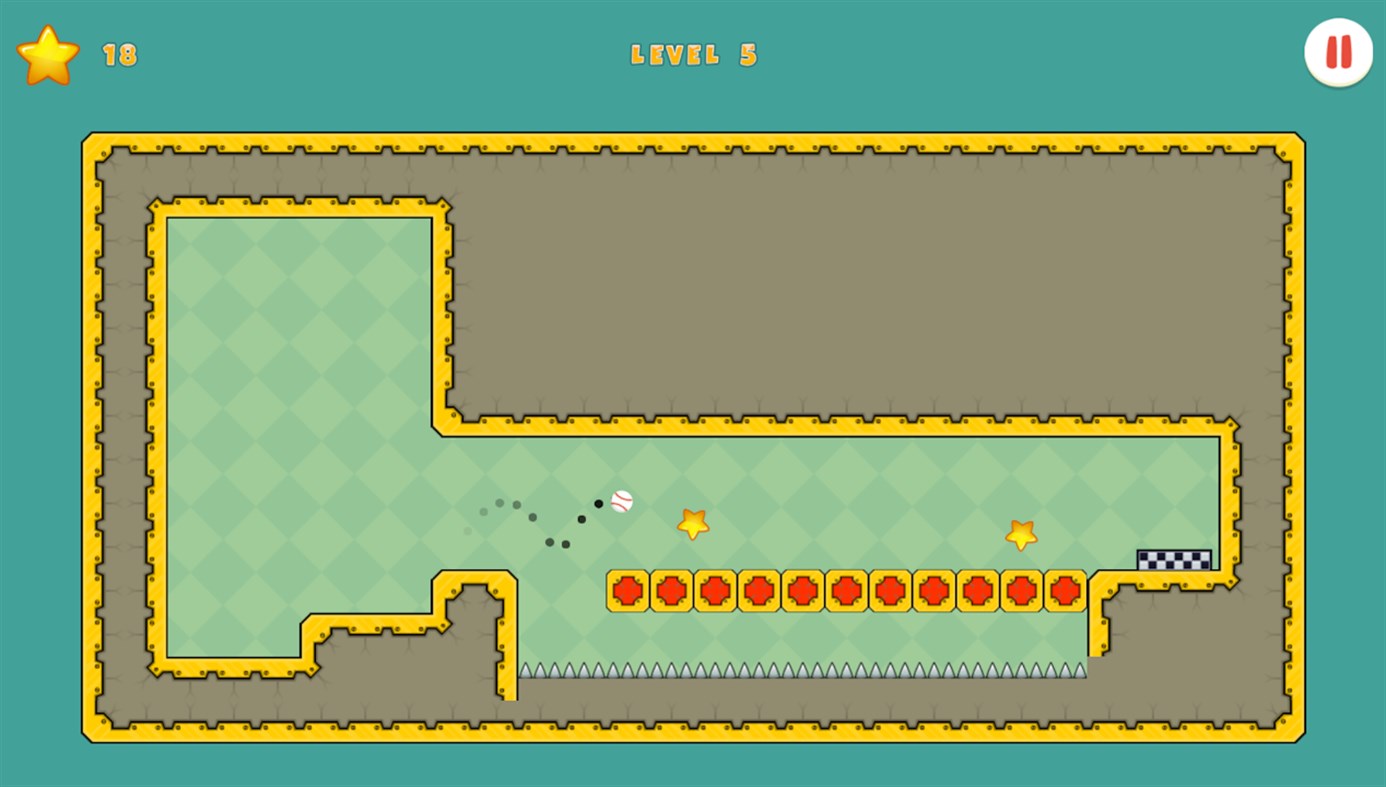
Task: Collect the left yellow star
Action: 694,523
